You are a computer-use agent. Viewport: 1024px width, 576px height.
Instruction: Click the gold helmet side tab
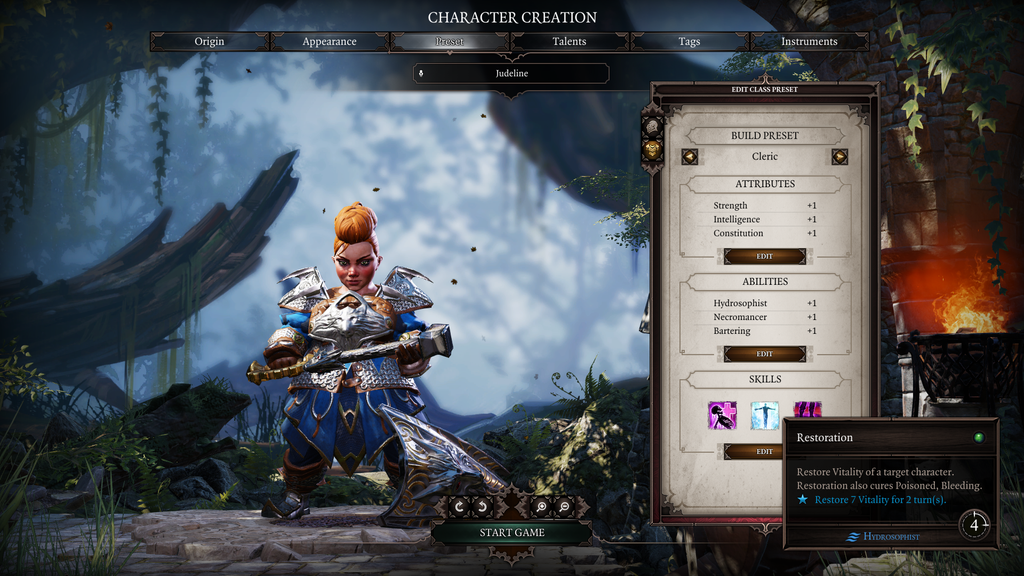(x=652, y=149)
